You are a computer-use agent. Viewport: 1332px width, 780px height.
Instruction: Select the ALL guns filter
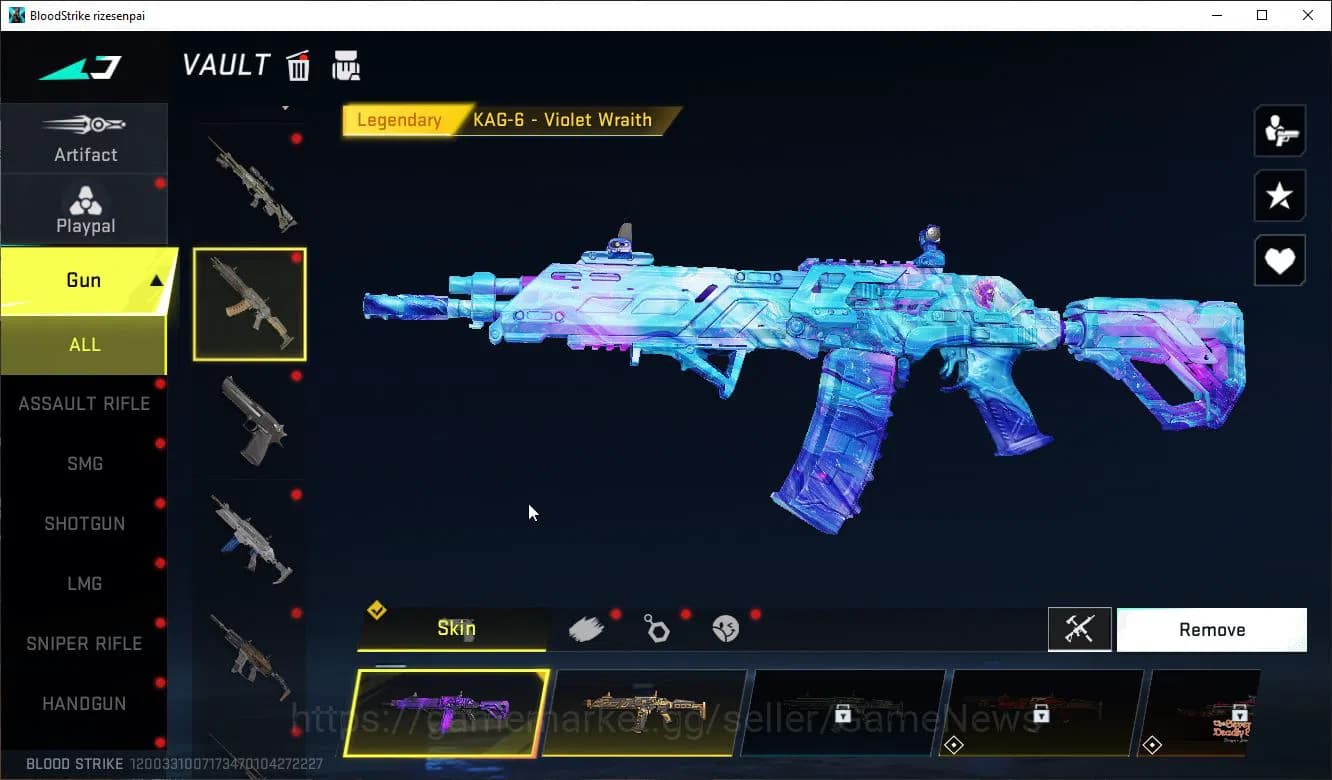[x=84, y=345]
